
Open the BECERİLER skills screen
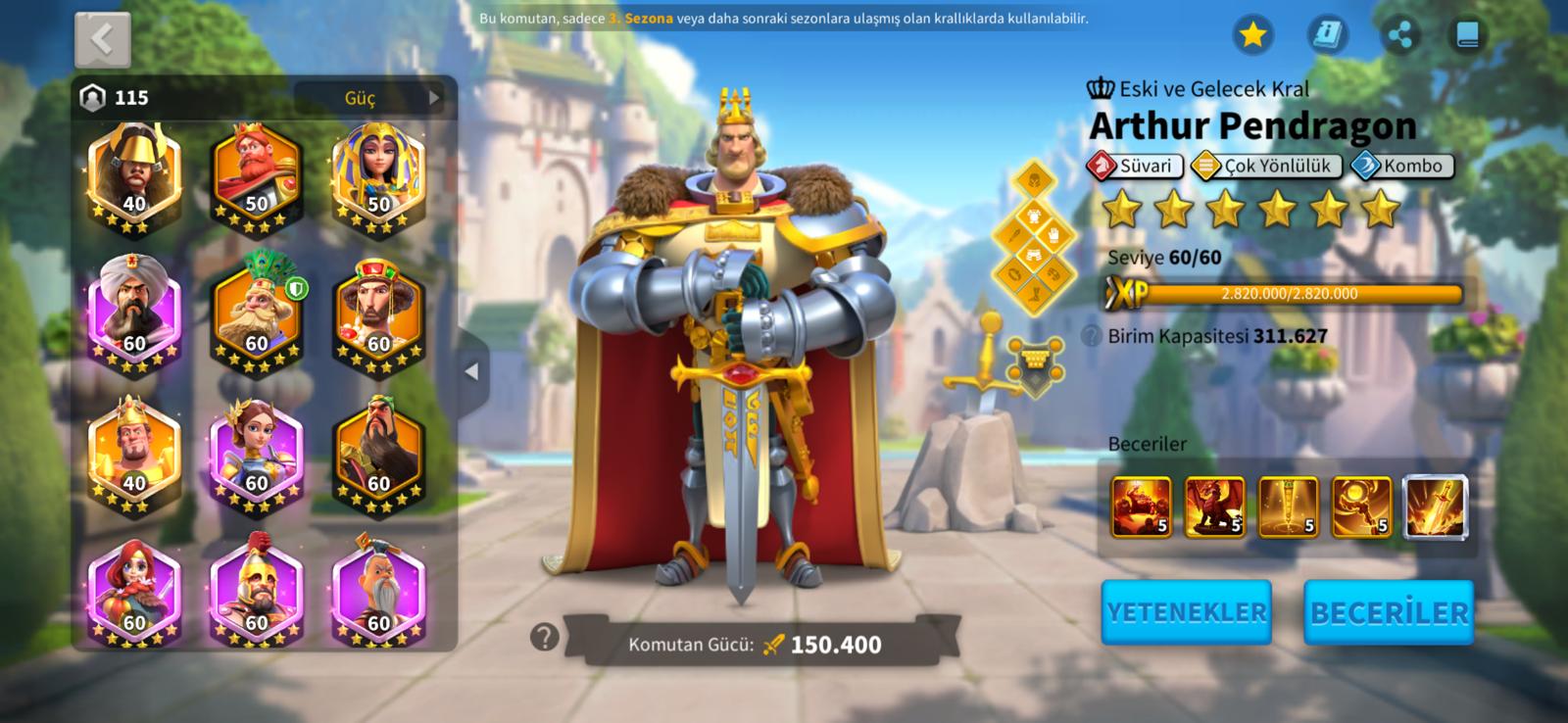1389,612
